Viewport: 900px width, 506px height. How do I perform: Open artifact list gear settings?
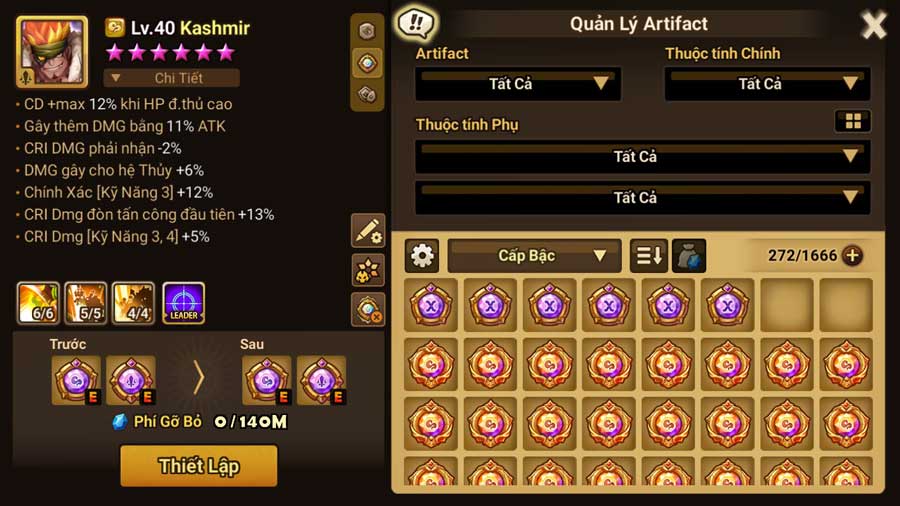422,256
